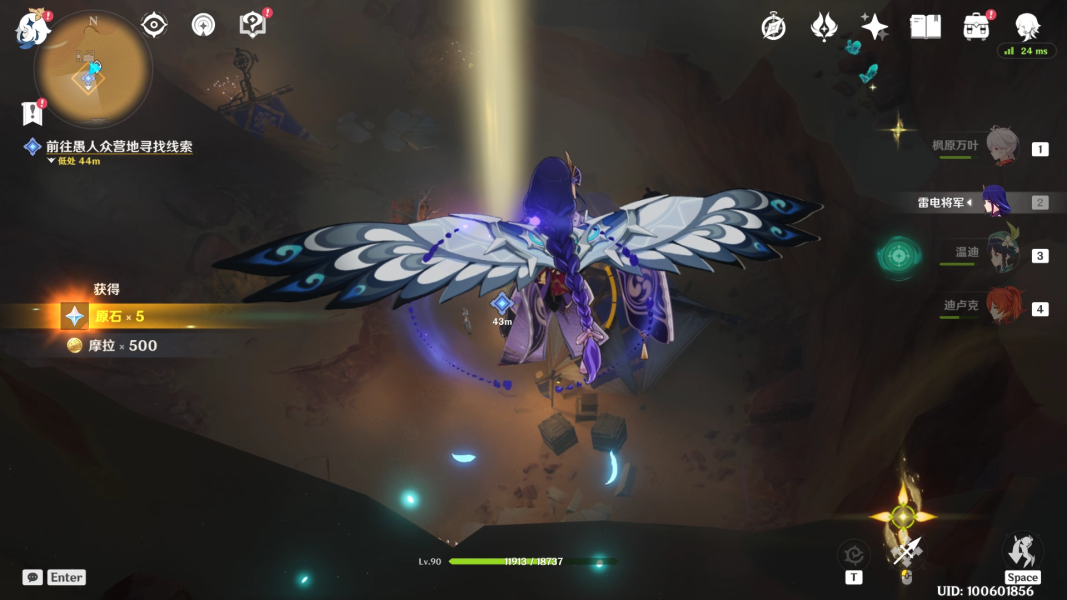Image resolution: width=1067 pixels, height=600 pixels.
Task: Open the briefcase icon with red alert
Action: pyautogui.click(x=976, y=27)
